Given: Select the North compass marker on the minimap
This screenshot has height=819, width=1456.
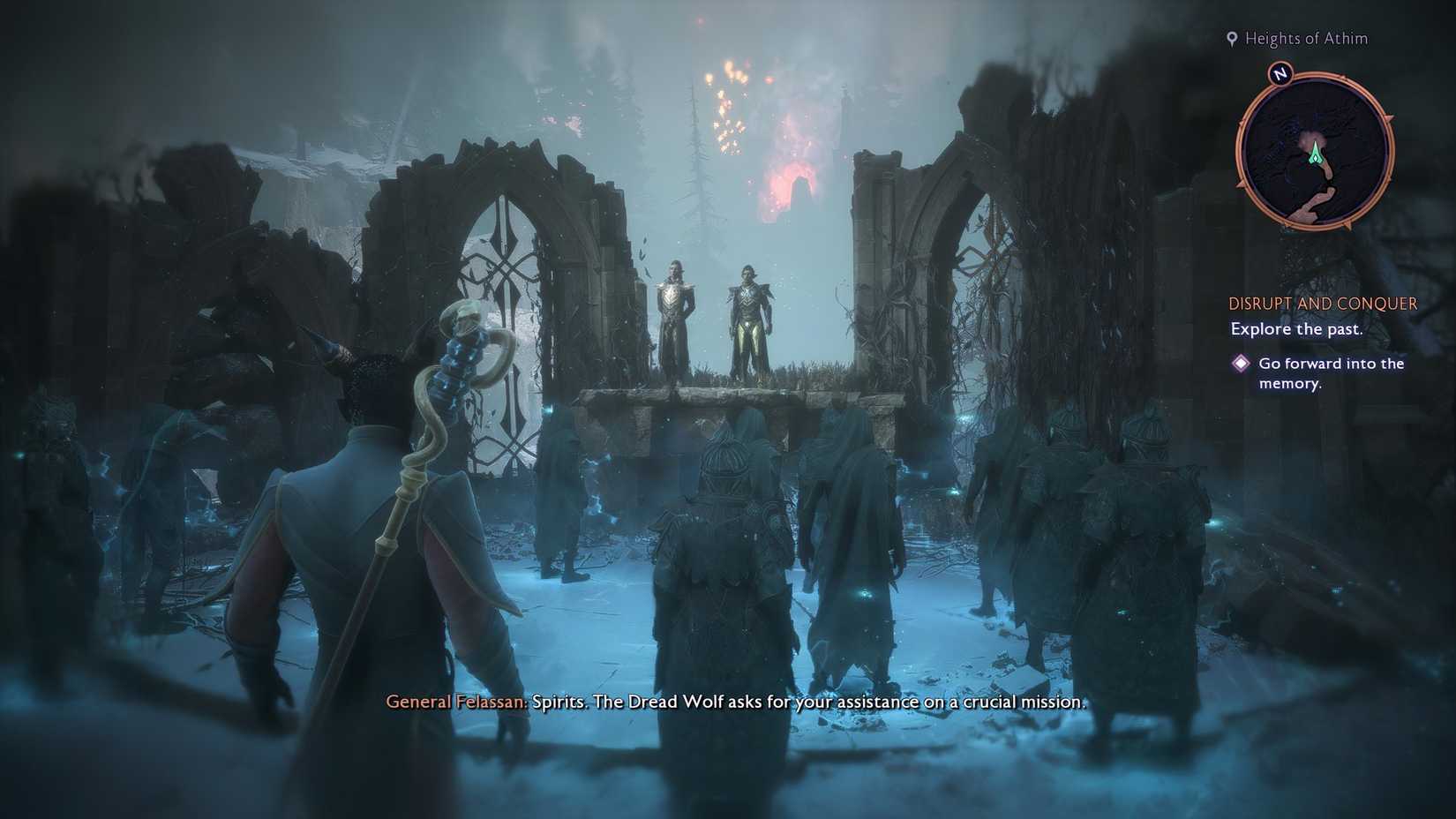Looking at the screenshot, I should (1281, 76).
